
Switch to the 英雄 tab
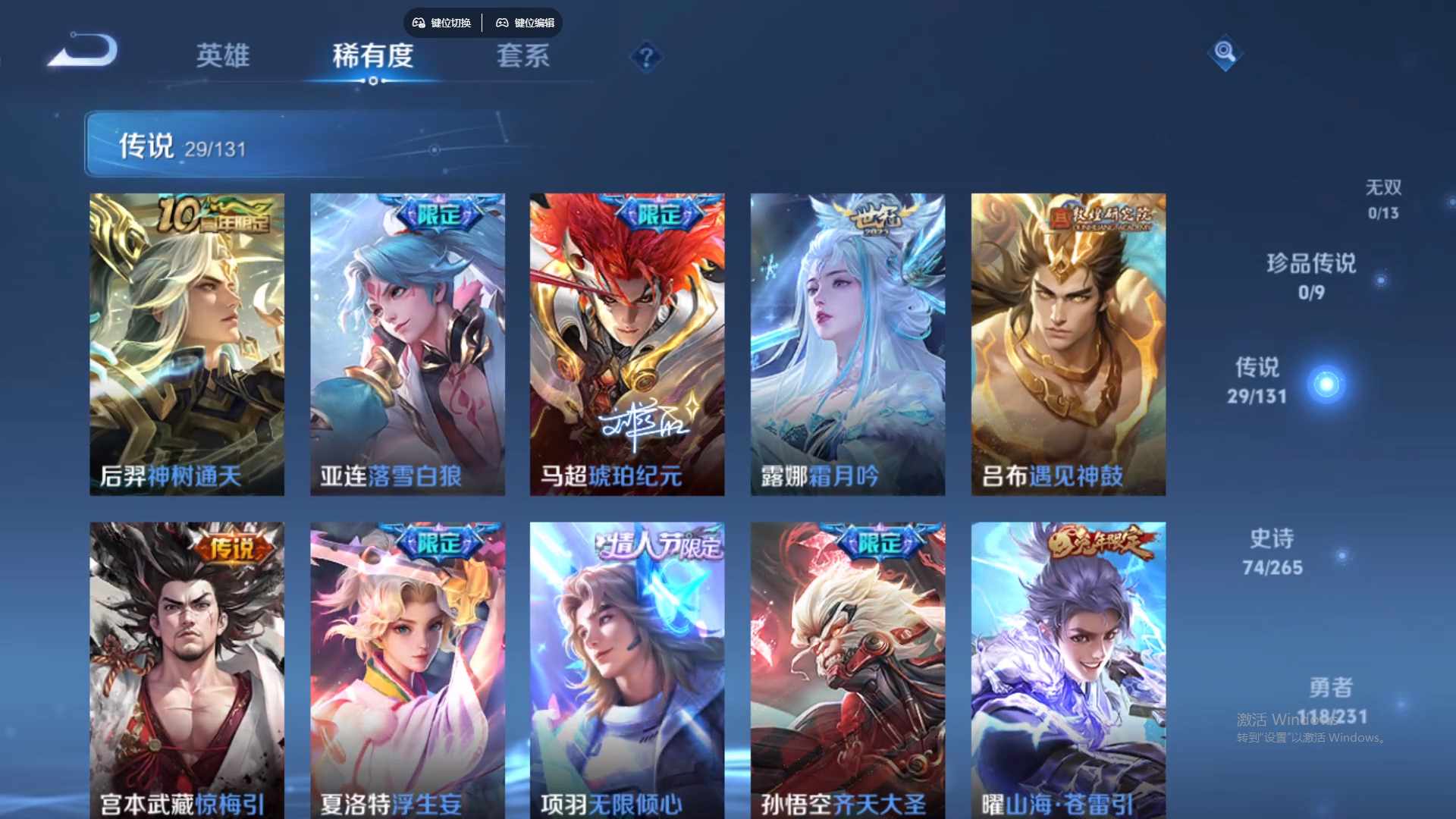[224, 56]
